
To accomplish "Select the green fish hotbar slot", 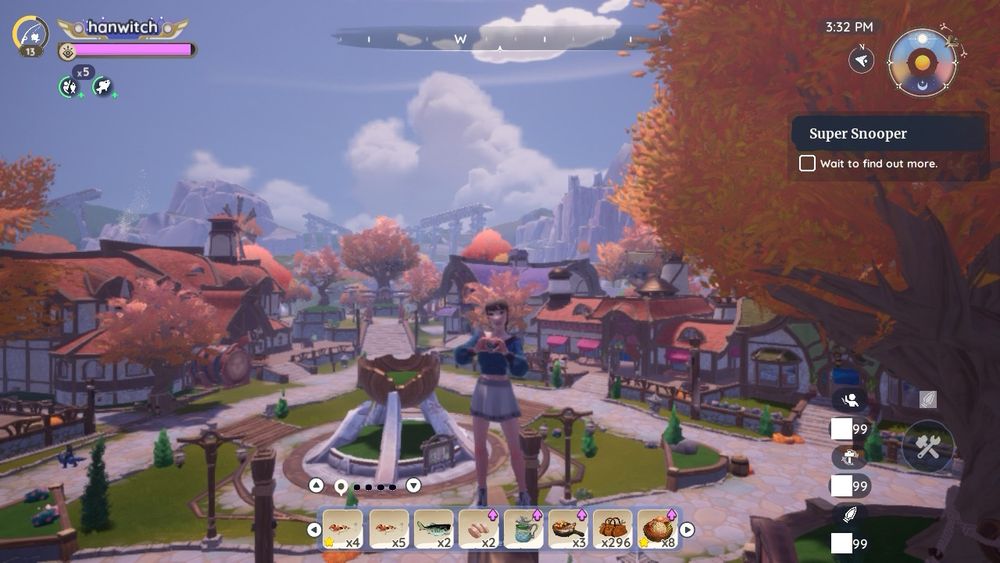I will pos(433,528).
